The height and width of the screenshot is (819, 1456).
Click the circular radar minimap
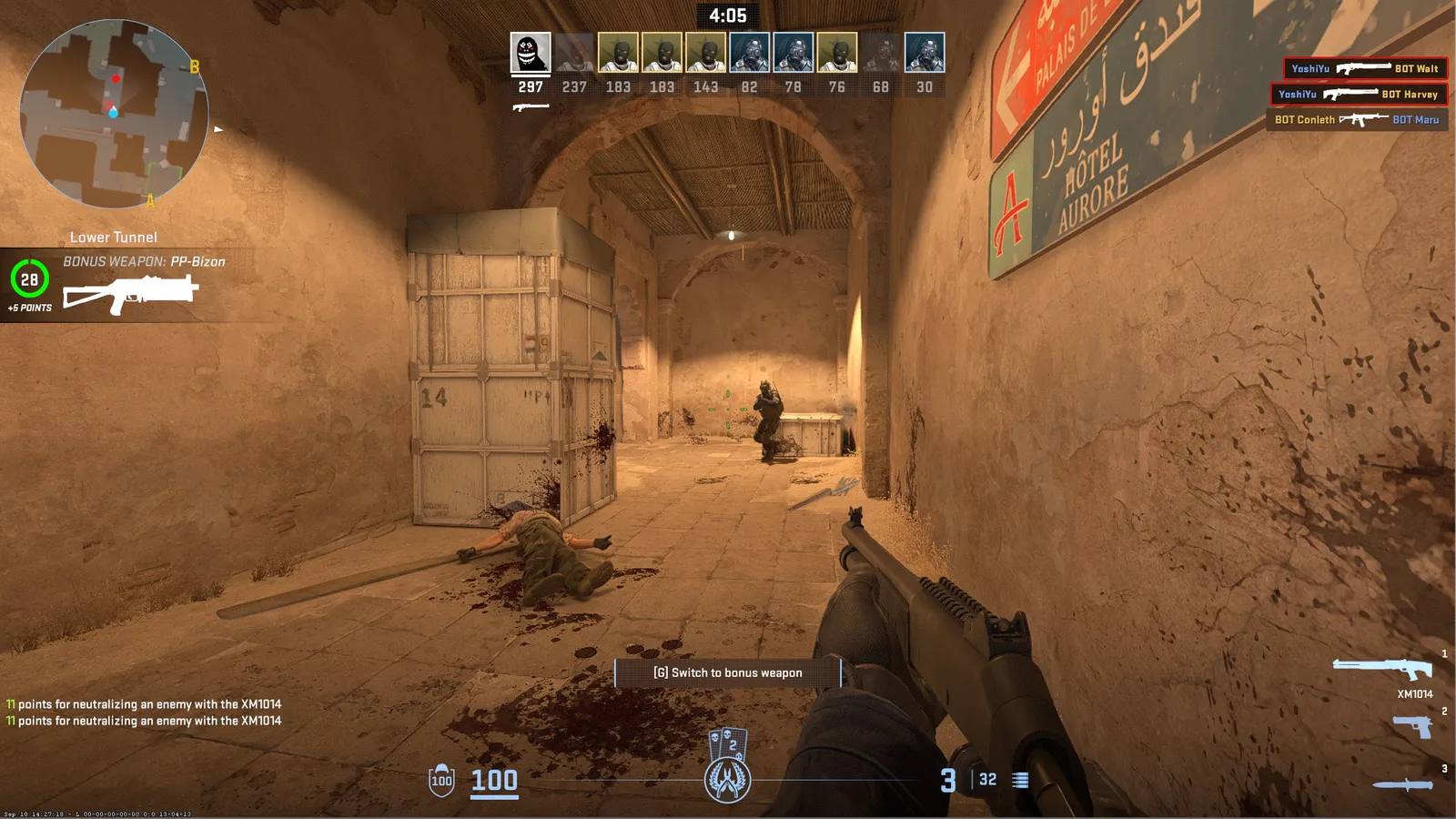pos(114,114)
